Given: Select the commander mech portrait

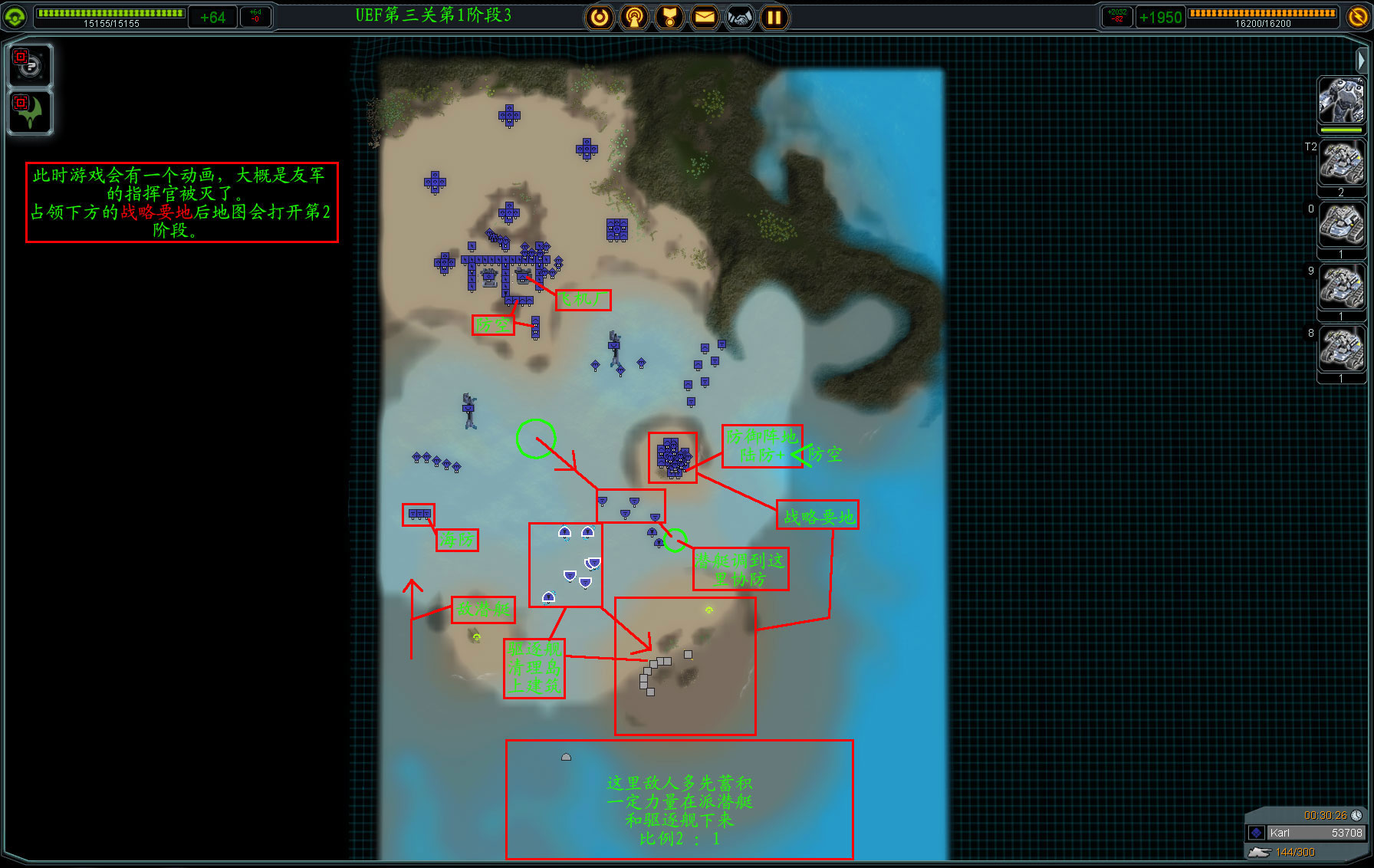Looking at the screenshot, I should pos(1341,100).
